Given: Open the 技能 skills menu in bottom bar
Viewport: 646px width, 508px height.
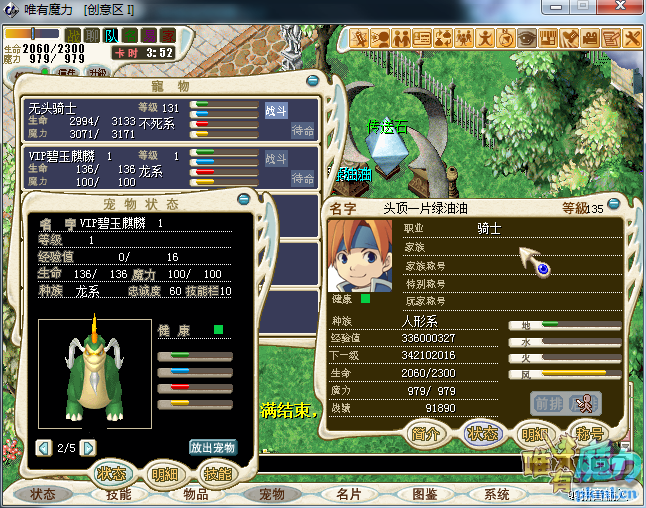Looking at the screenshot, I should click(119, 494).
